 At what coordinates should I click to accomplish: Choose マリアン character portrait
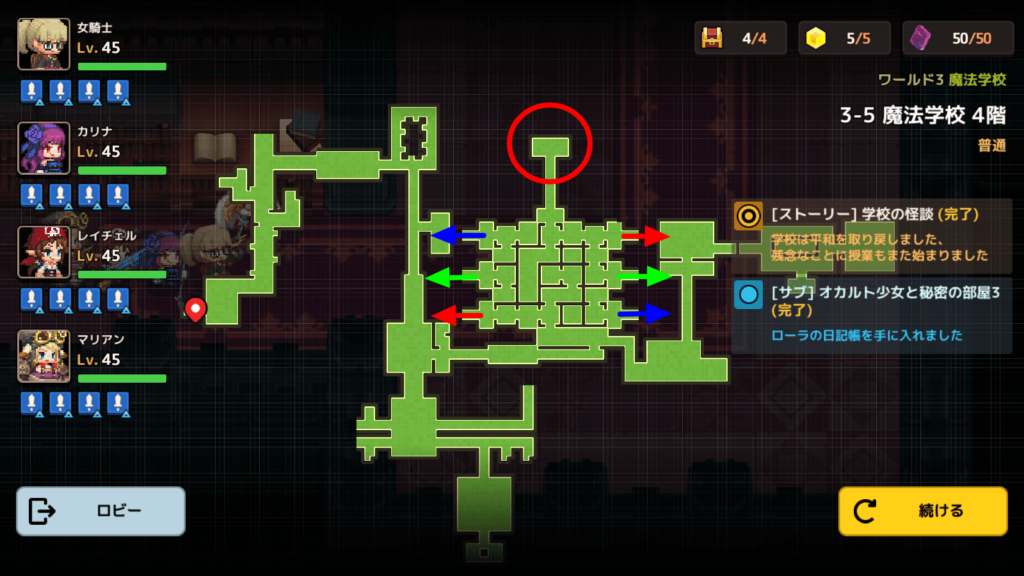(x=44, y=356)
